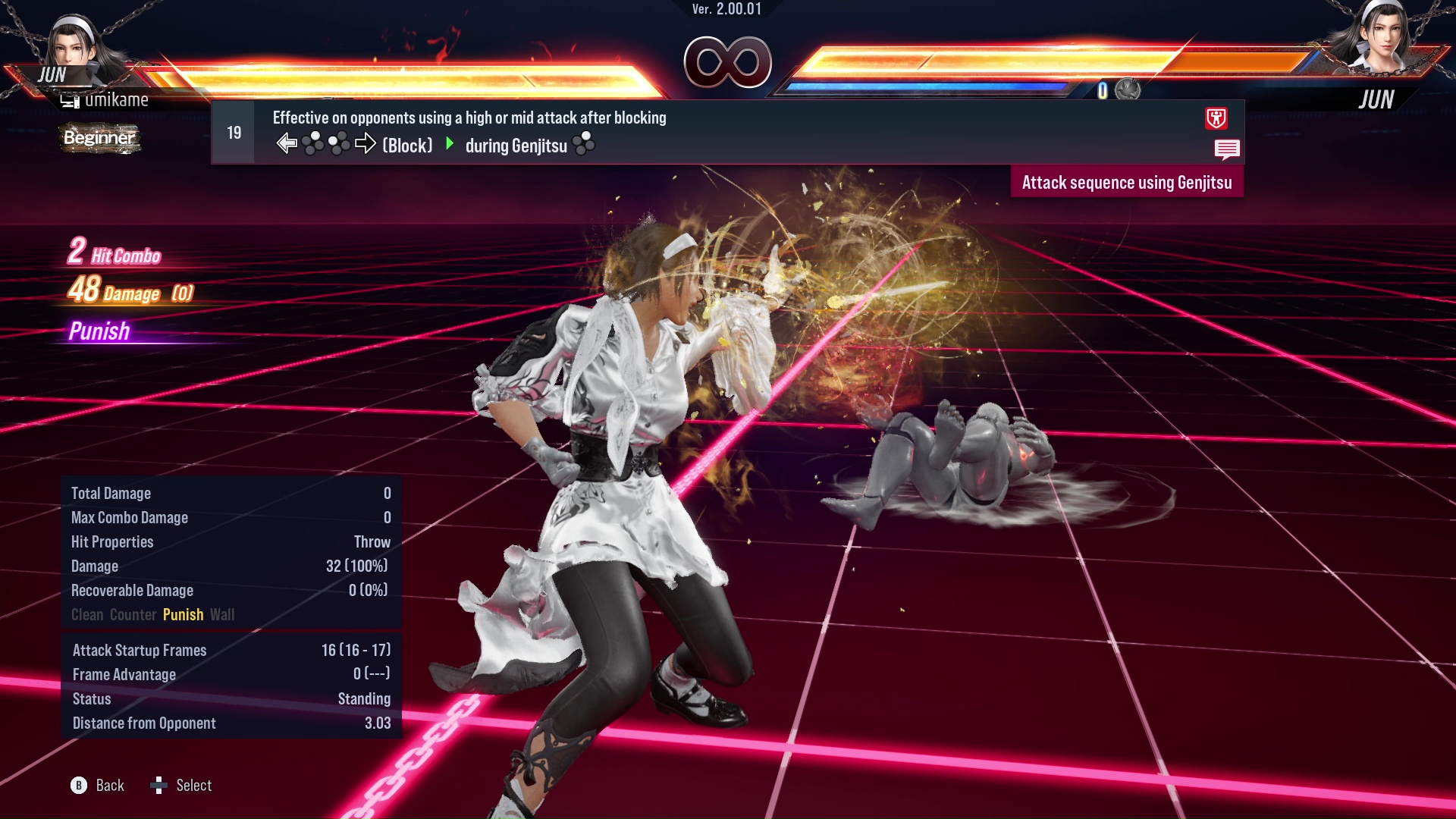Select the back-arrow input icon
The height and width of the screenshot is (819, 1456).
[x=286, y=143]
